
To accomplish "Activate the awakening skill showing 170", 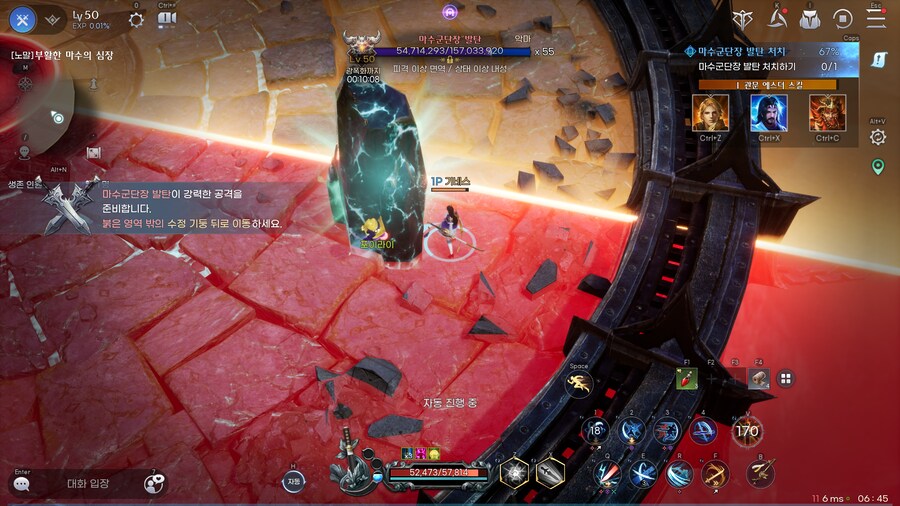I will pos(746,431).
